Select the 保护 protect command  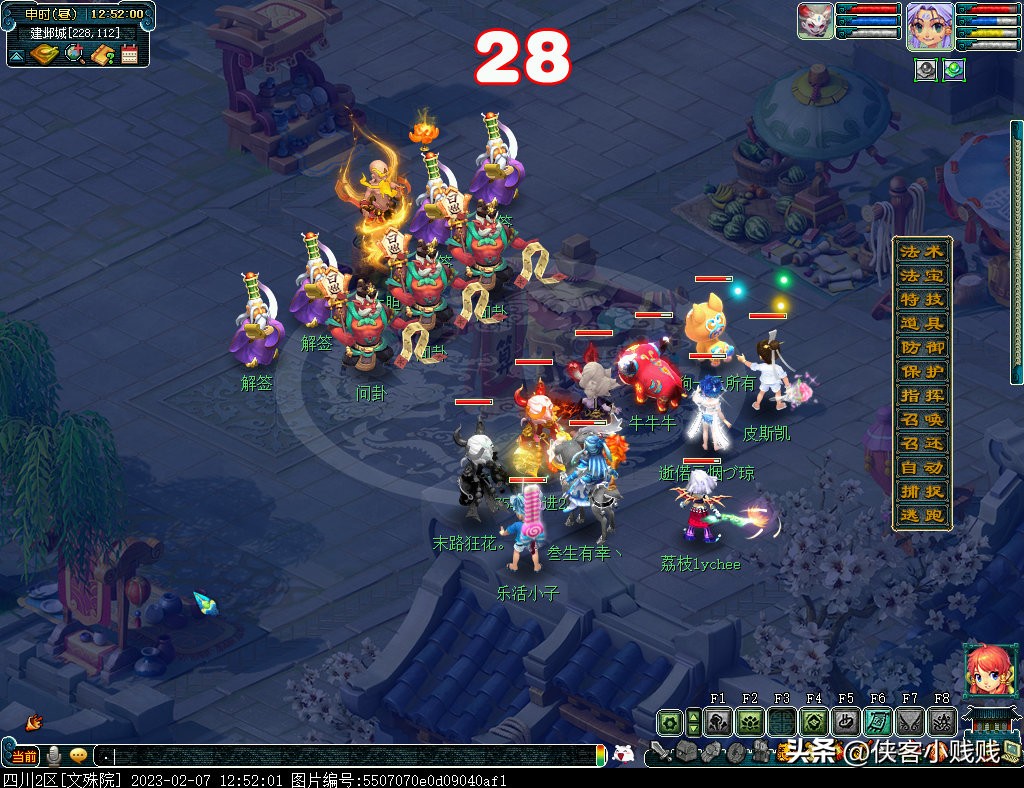(921, 372)
